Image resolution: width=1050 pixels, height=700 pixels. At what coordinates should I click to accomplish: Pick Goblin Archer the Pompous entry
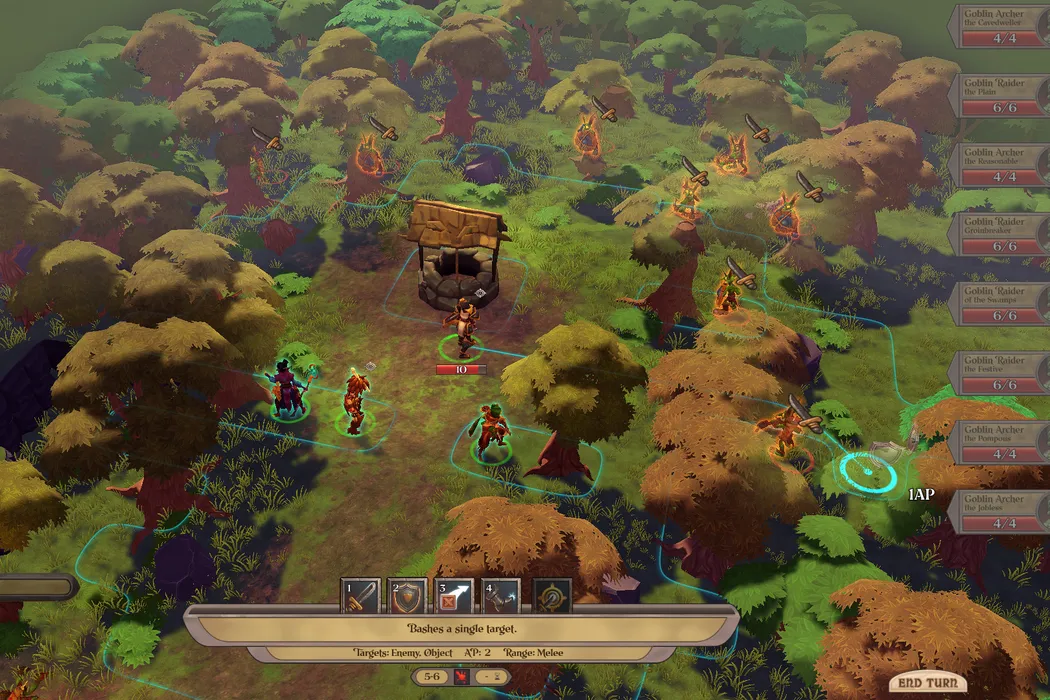1003,441
